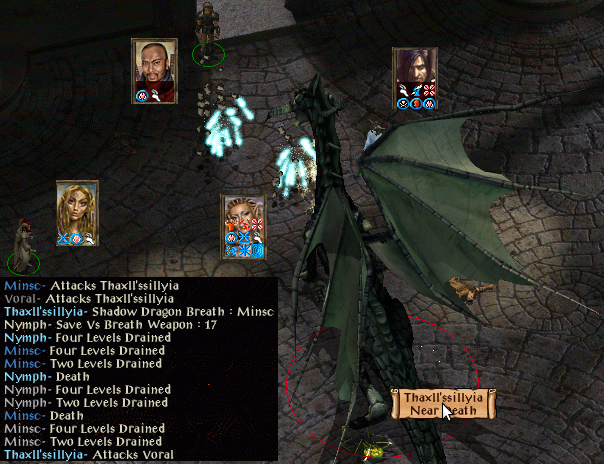Click the long dark-haired man's portrait
This screenshot has width=604, height=464.
[414, 72]
